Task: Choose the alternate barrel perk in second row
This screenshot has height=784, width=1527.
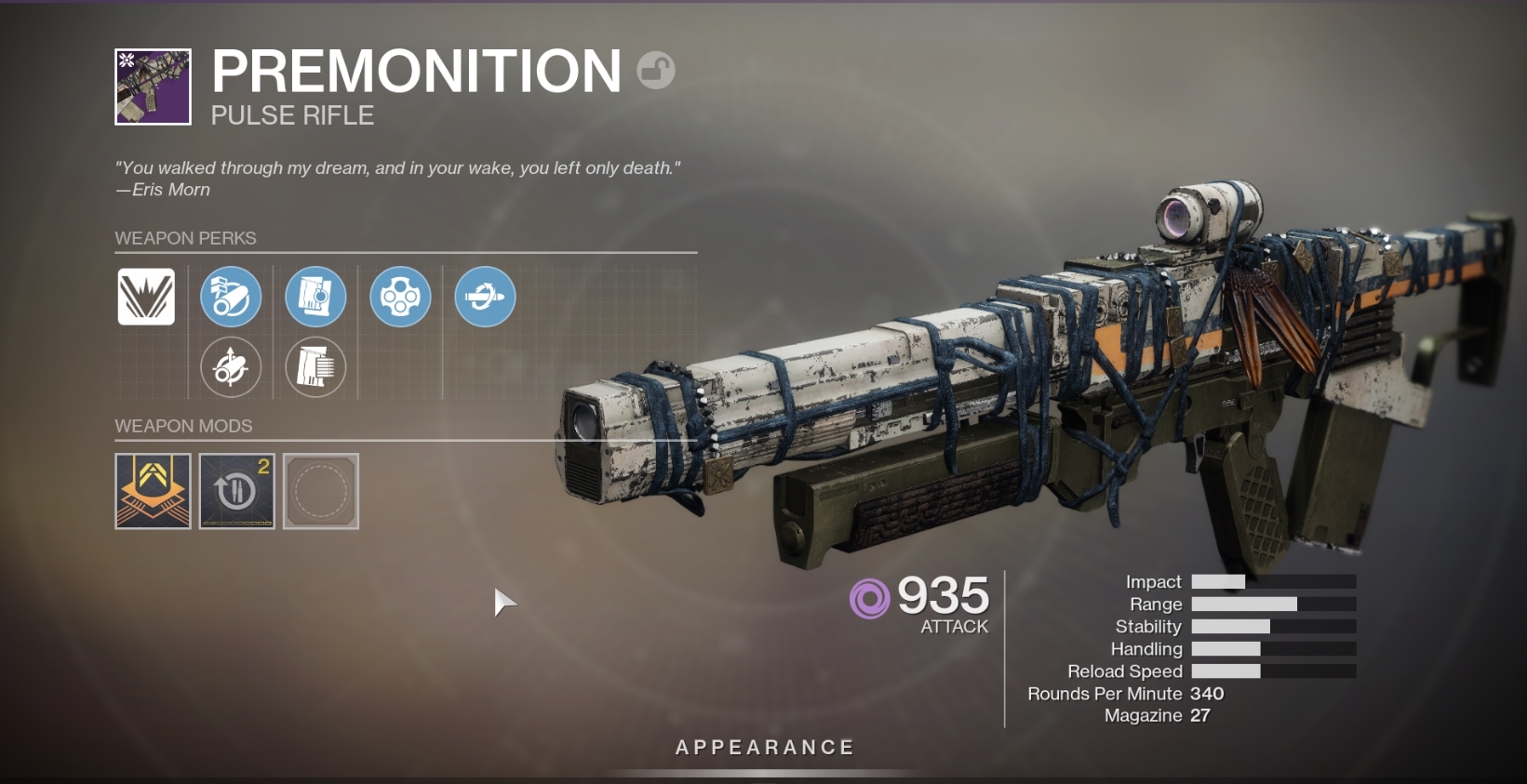Action: coord(231,366)
